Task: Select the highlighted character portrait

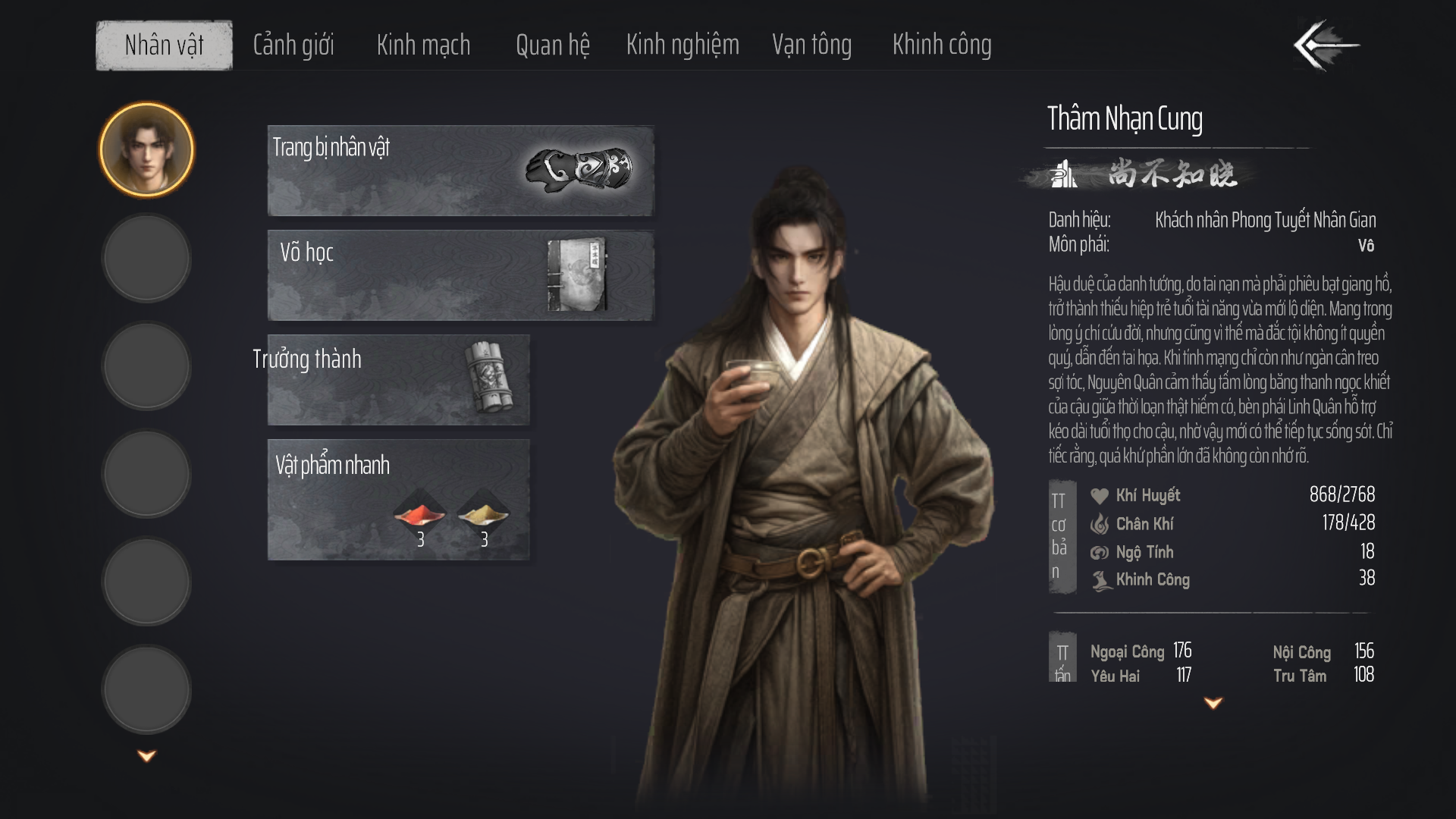Action: tap(146, 149)
